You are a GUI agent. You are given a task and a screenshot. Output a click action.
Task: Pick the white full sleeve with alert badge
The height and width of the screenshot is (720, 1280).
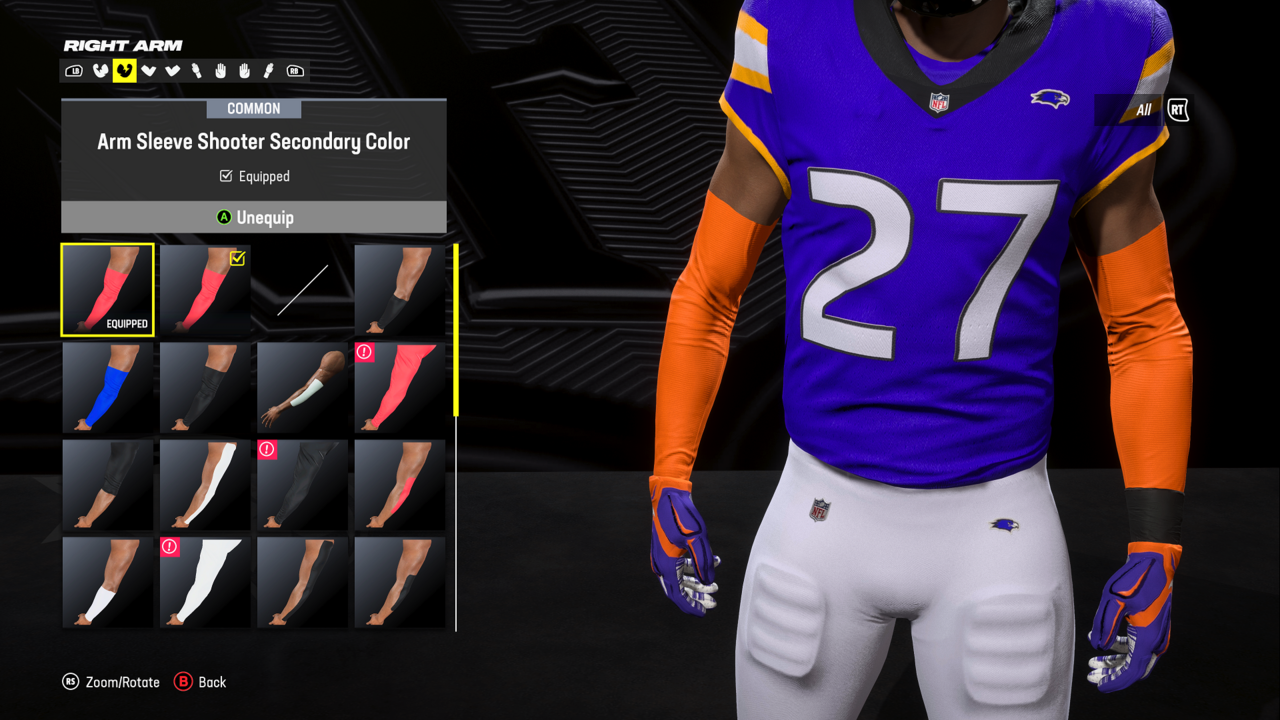(205, 582)
